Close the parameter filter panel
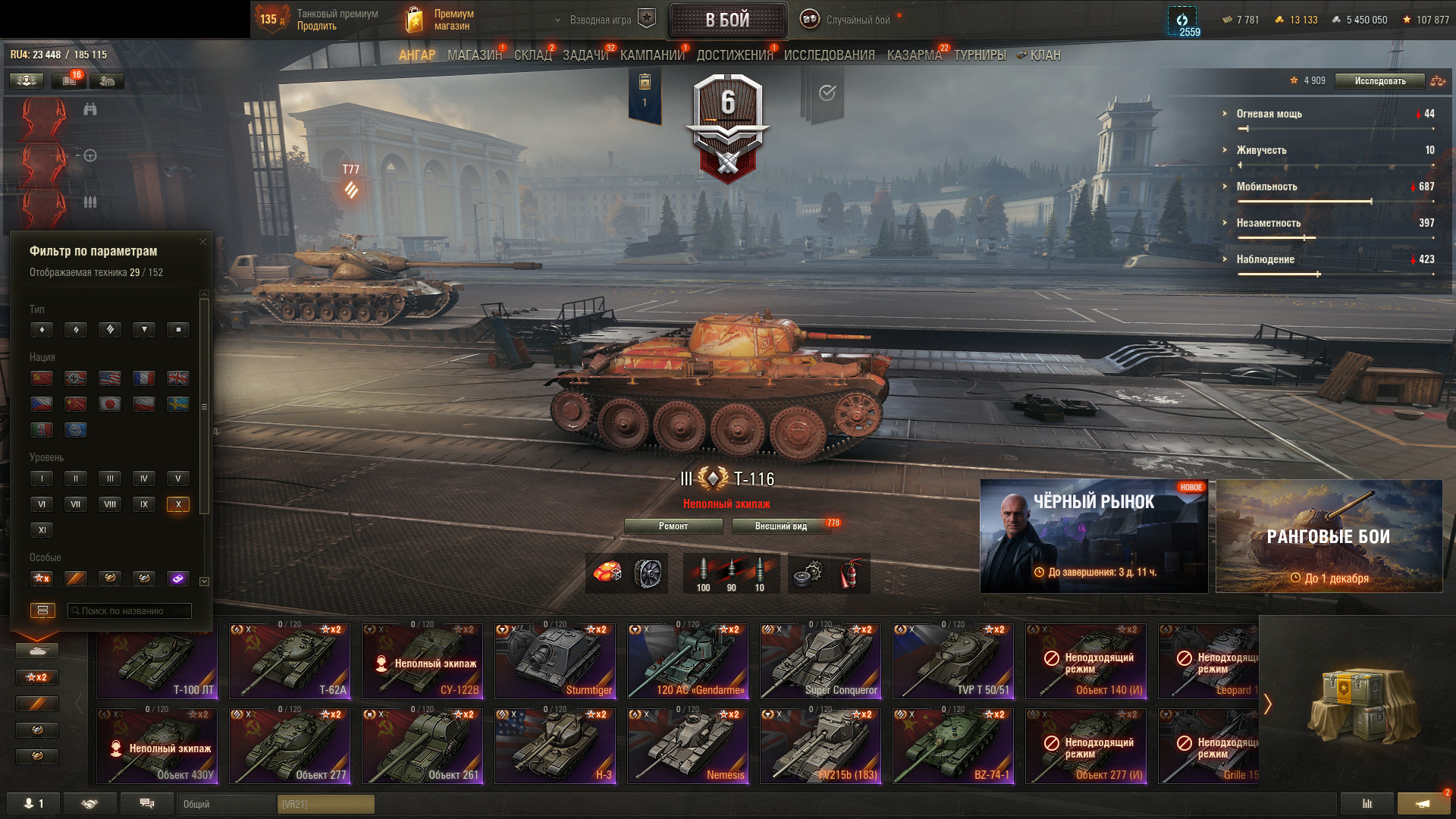This screenshot has width=1456, height=819. tap(202, 242)
